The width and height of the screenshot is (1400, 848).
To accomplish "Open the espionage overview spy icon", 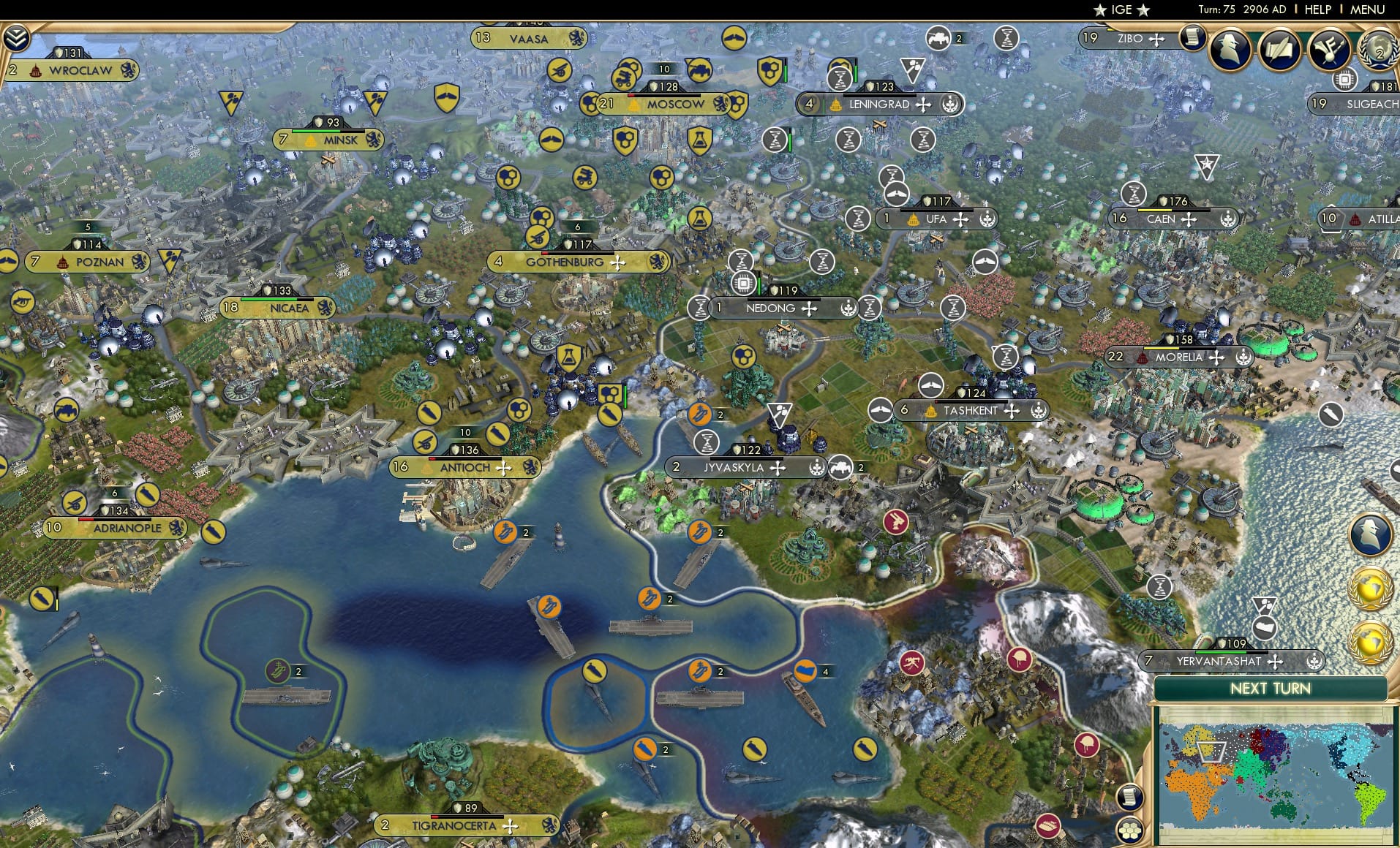I will coord(1230,49).
